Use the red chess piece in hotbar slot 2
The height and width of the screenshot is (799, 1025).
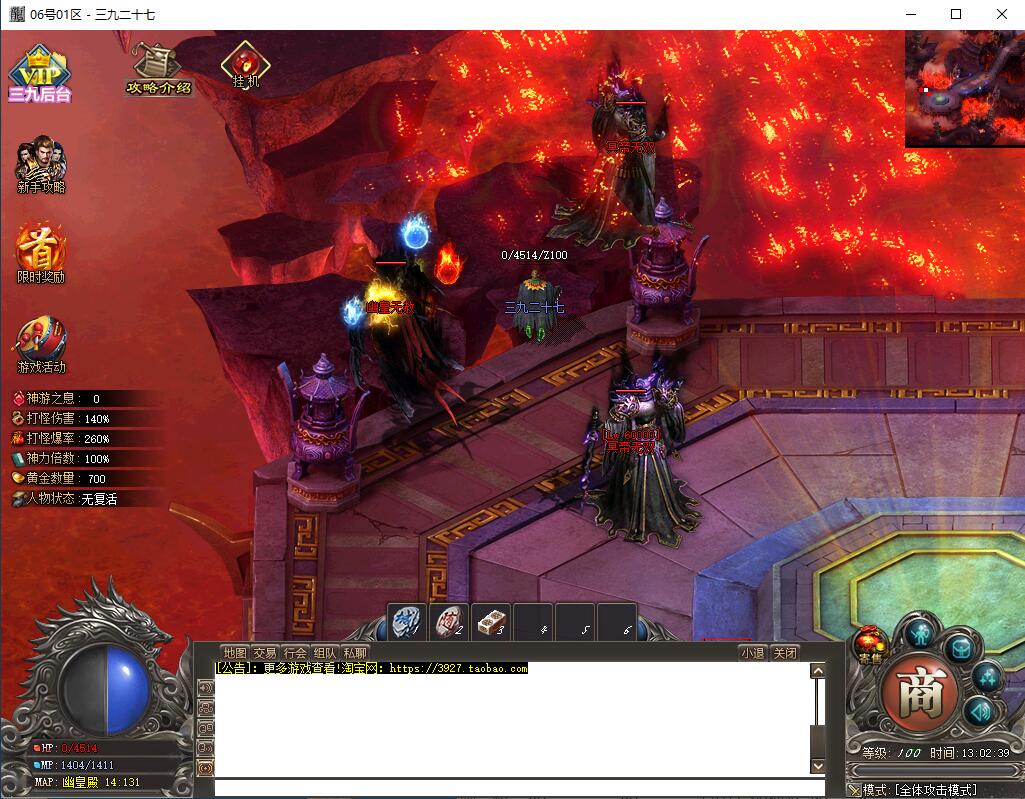point(449,622)
